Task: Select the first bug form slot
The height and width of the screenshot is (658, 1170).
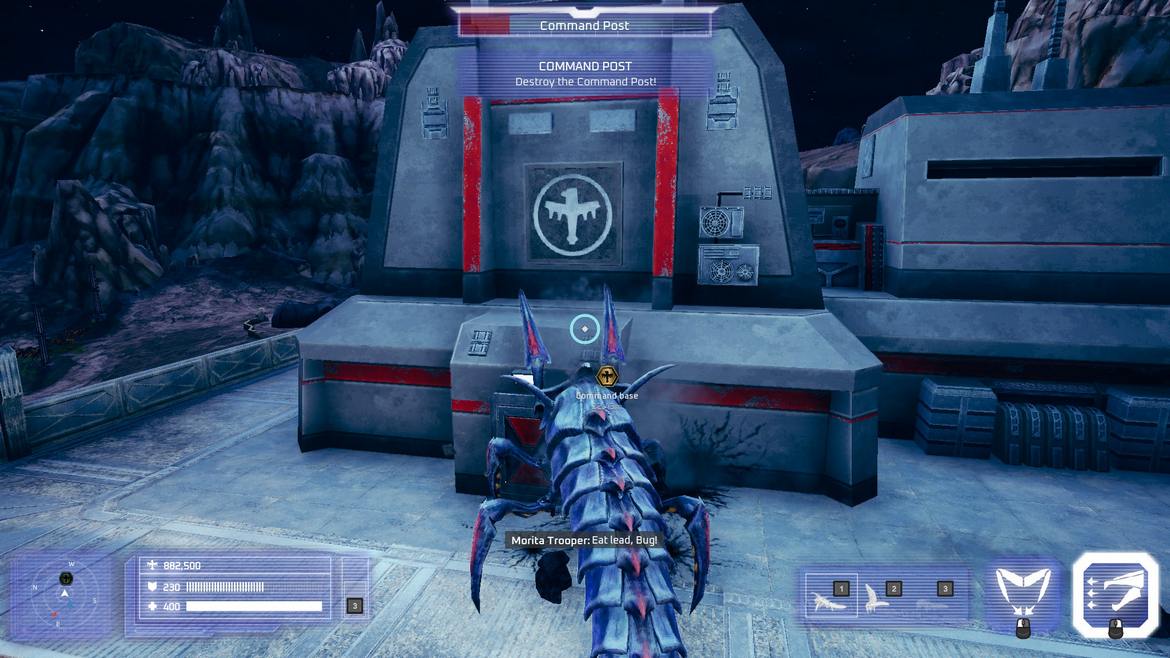Action: [831, 596]
